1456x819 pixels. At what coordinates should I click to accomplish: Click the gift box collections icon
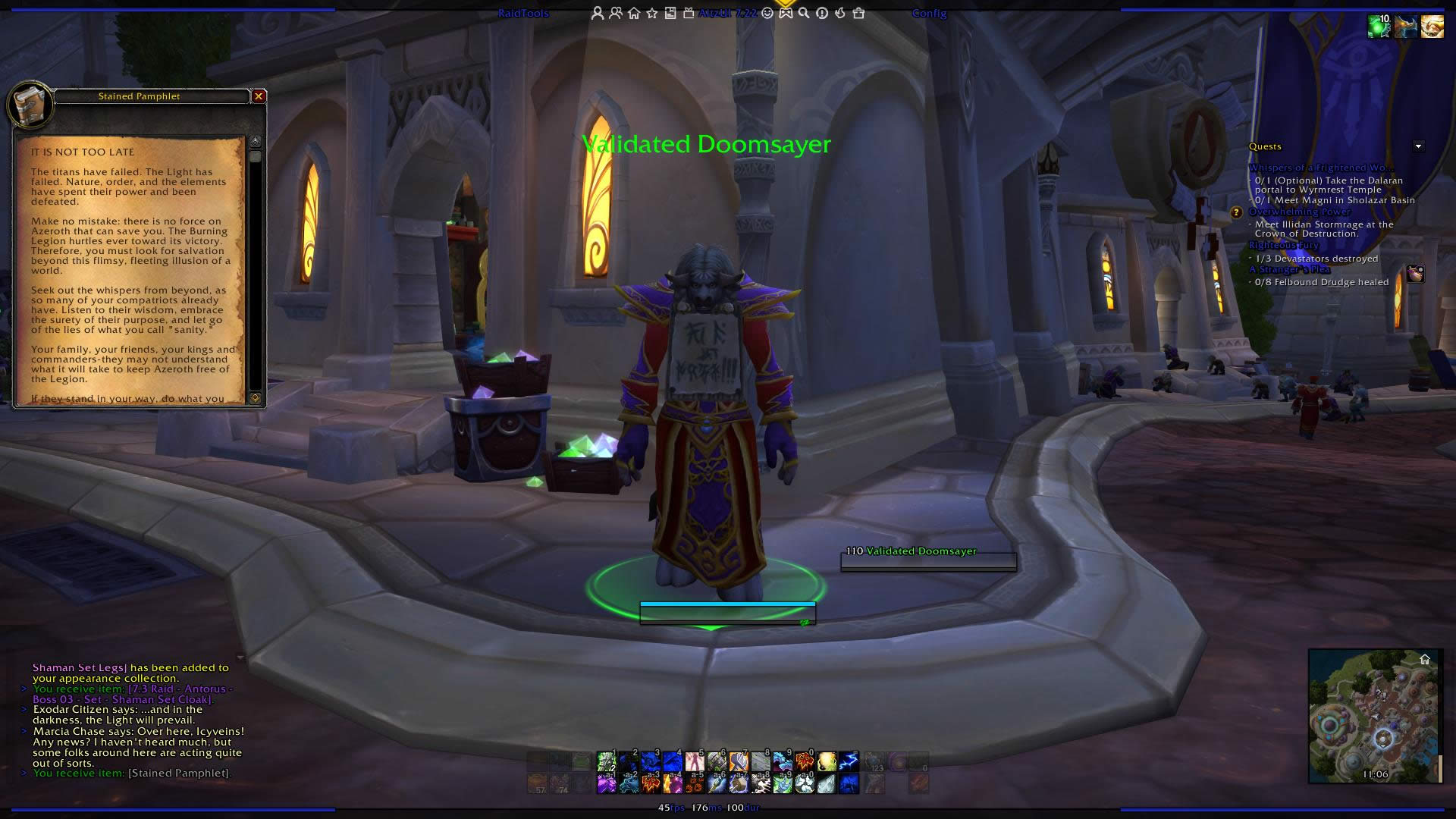point(689,13)
